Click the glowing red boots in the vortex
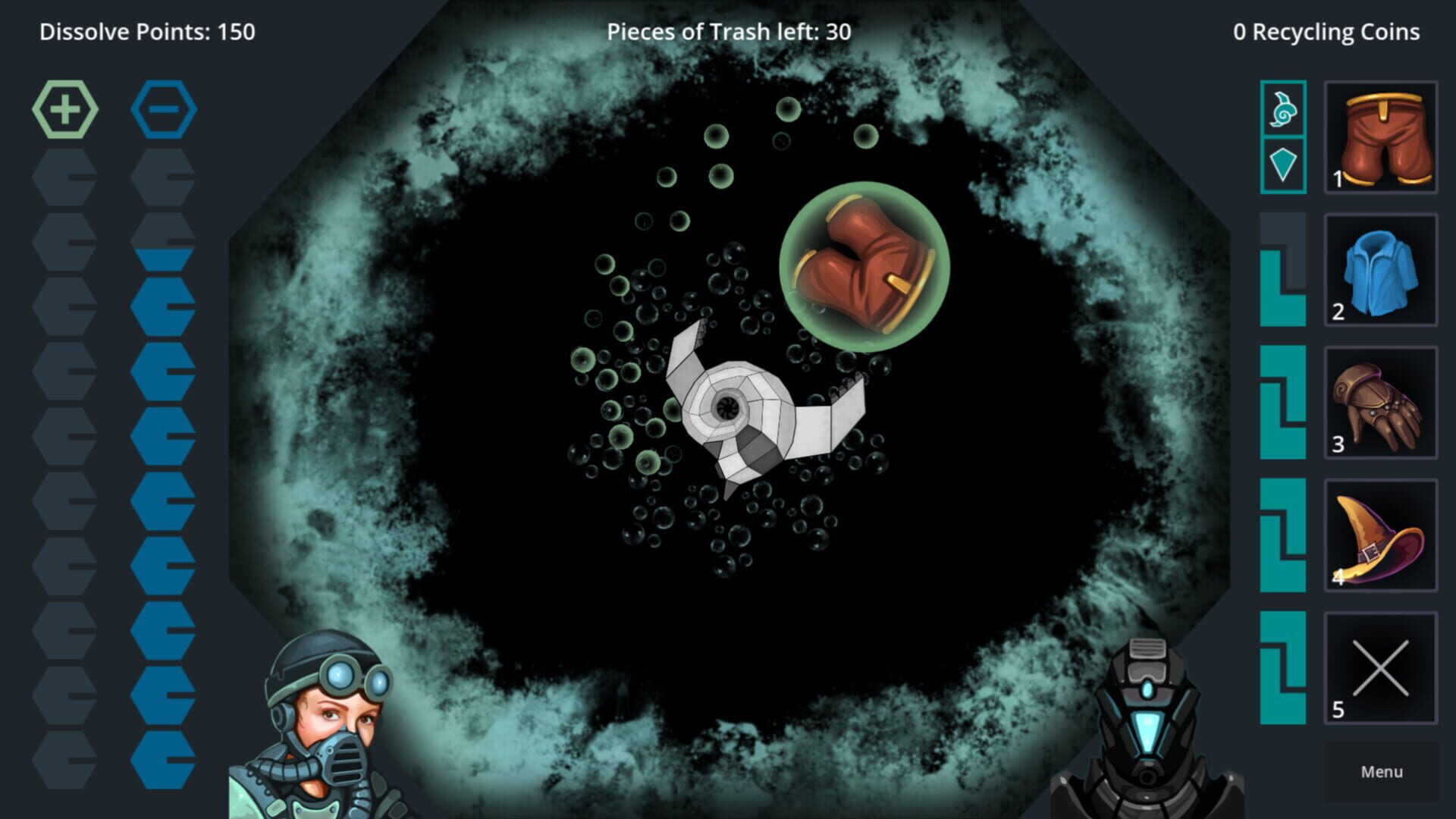Screen dimensions: 1456x819 pos(864,265)
